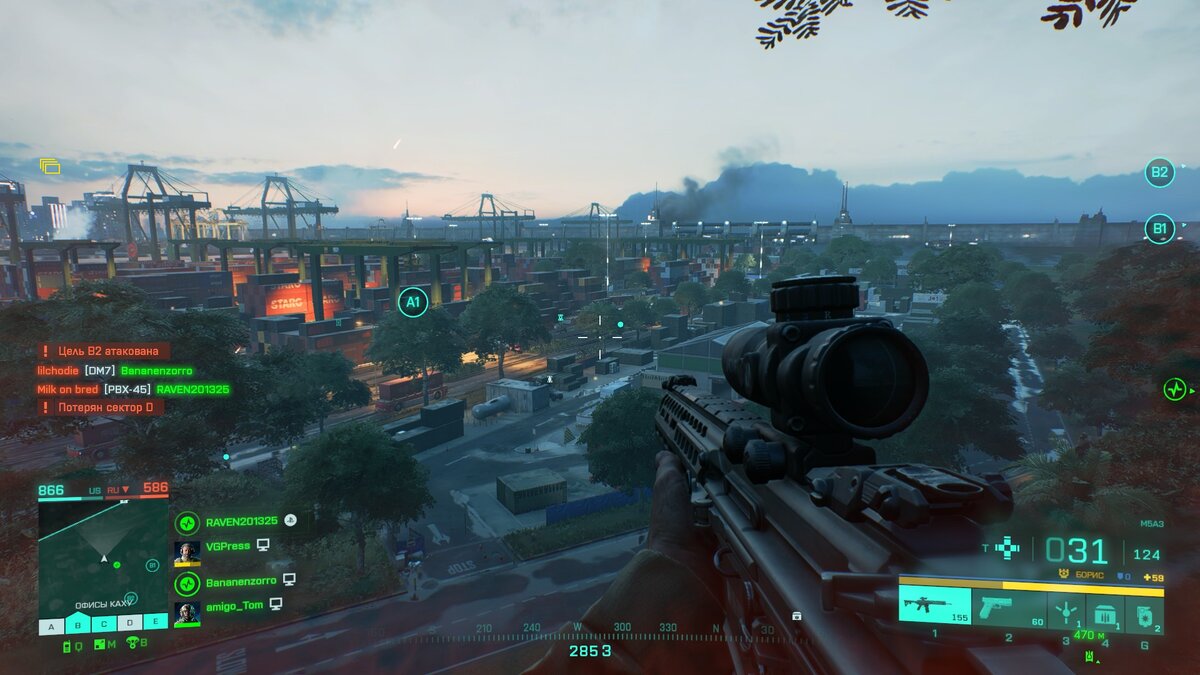Select sector E on the sector bar
1200x675 pixels.
(x=155, y=622)
